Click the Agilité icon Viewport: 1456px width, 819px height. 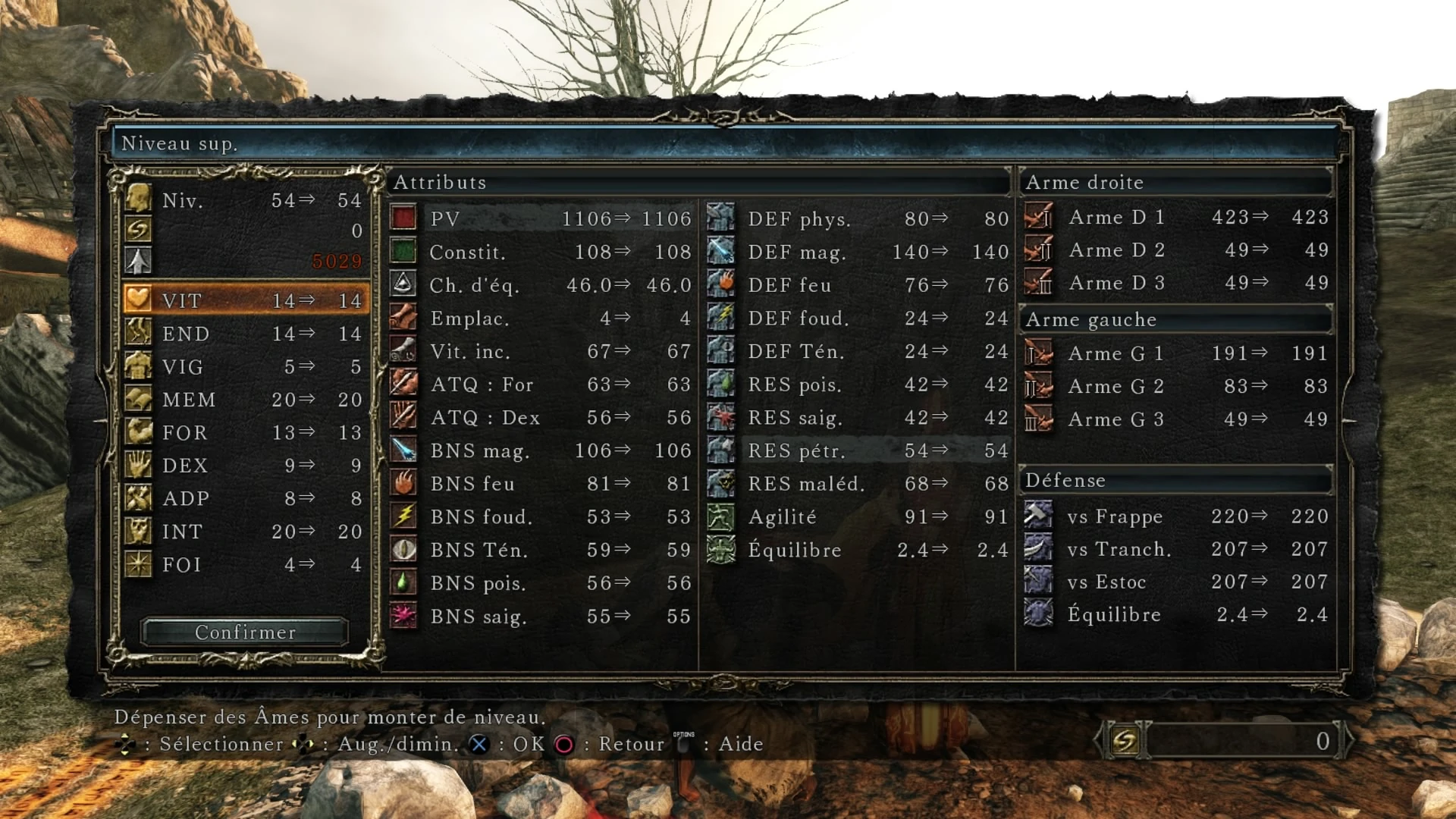tap(720, 516)
